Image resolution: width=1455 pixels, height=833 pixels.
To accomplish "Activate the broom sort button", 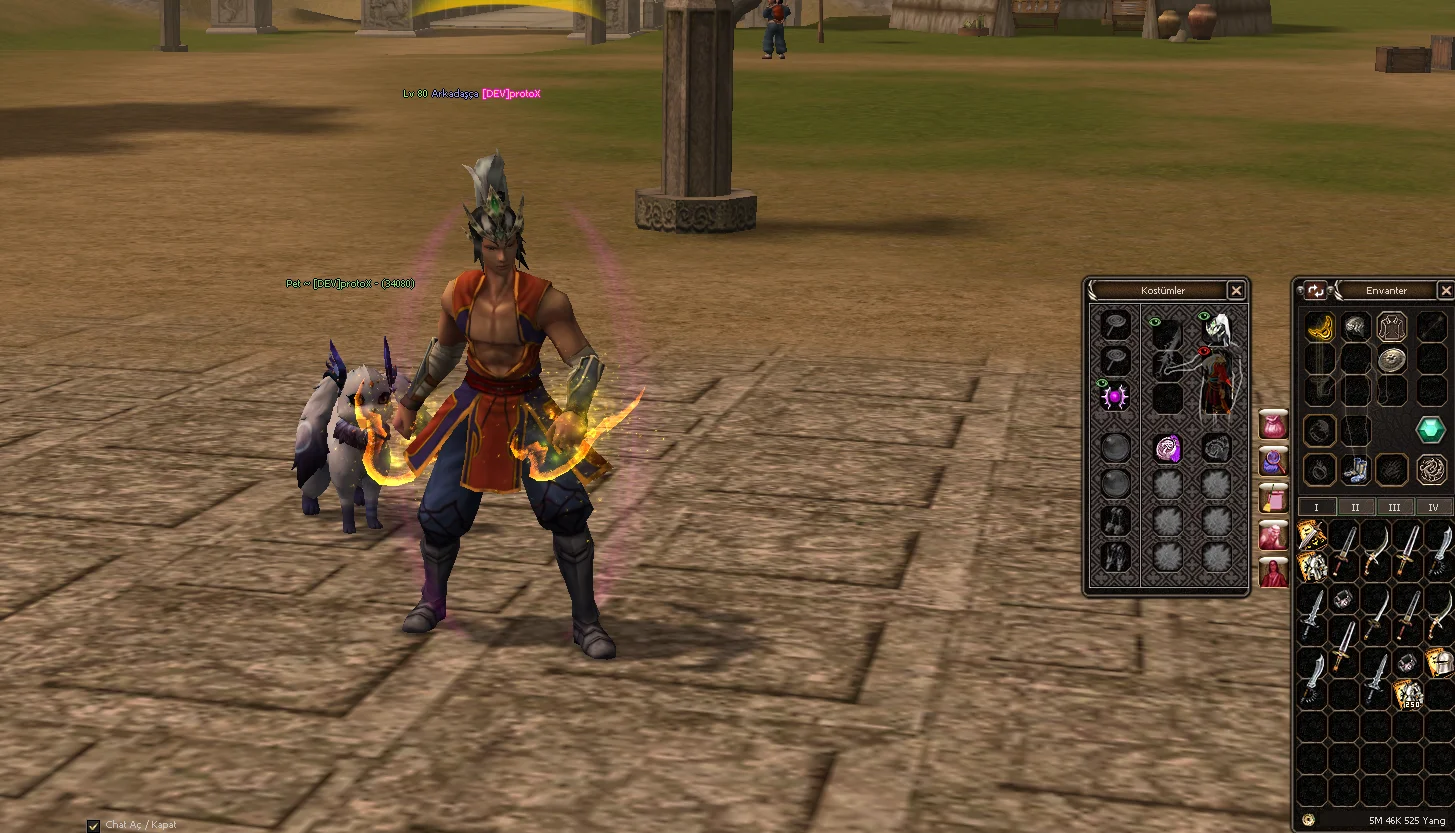I will click(1273, 497).
